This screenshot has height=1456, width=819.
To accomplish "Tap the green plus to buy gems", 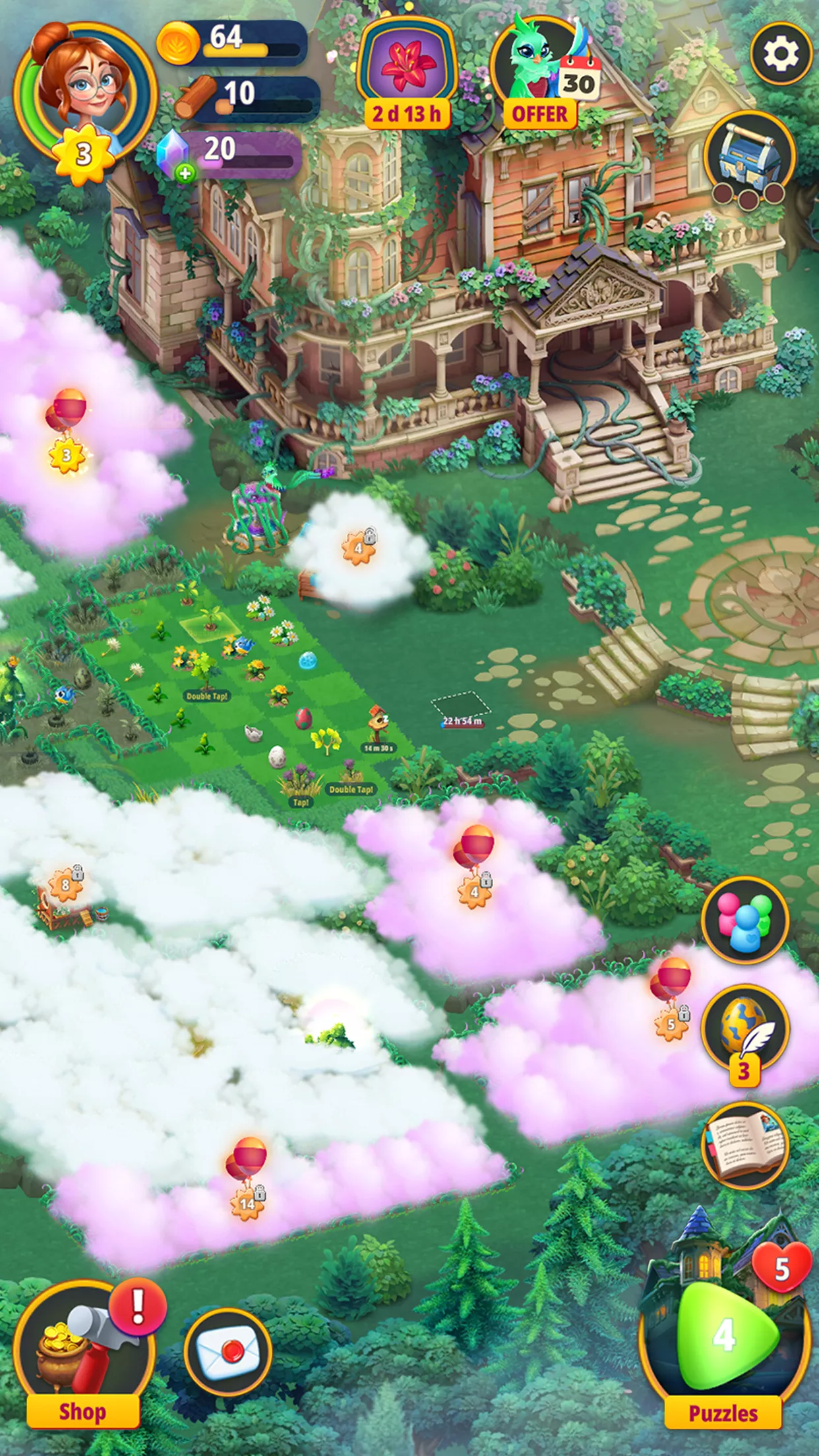I will tap(185, 173).
